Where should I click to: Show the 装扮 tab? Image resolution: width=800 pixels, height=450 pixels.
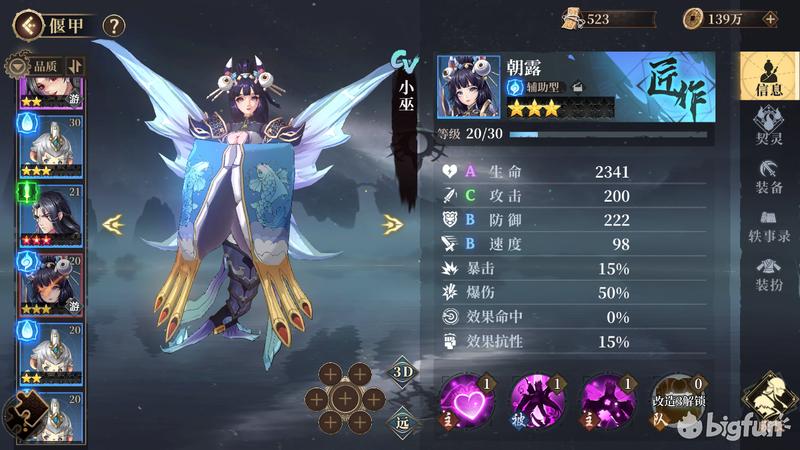click(x=768, y=274)
